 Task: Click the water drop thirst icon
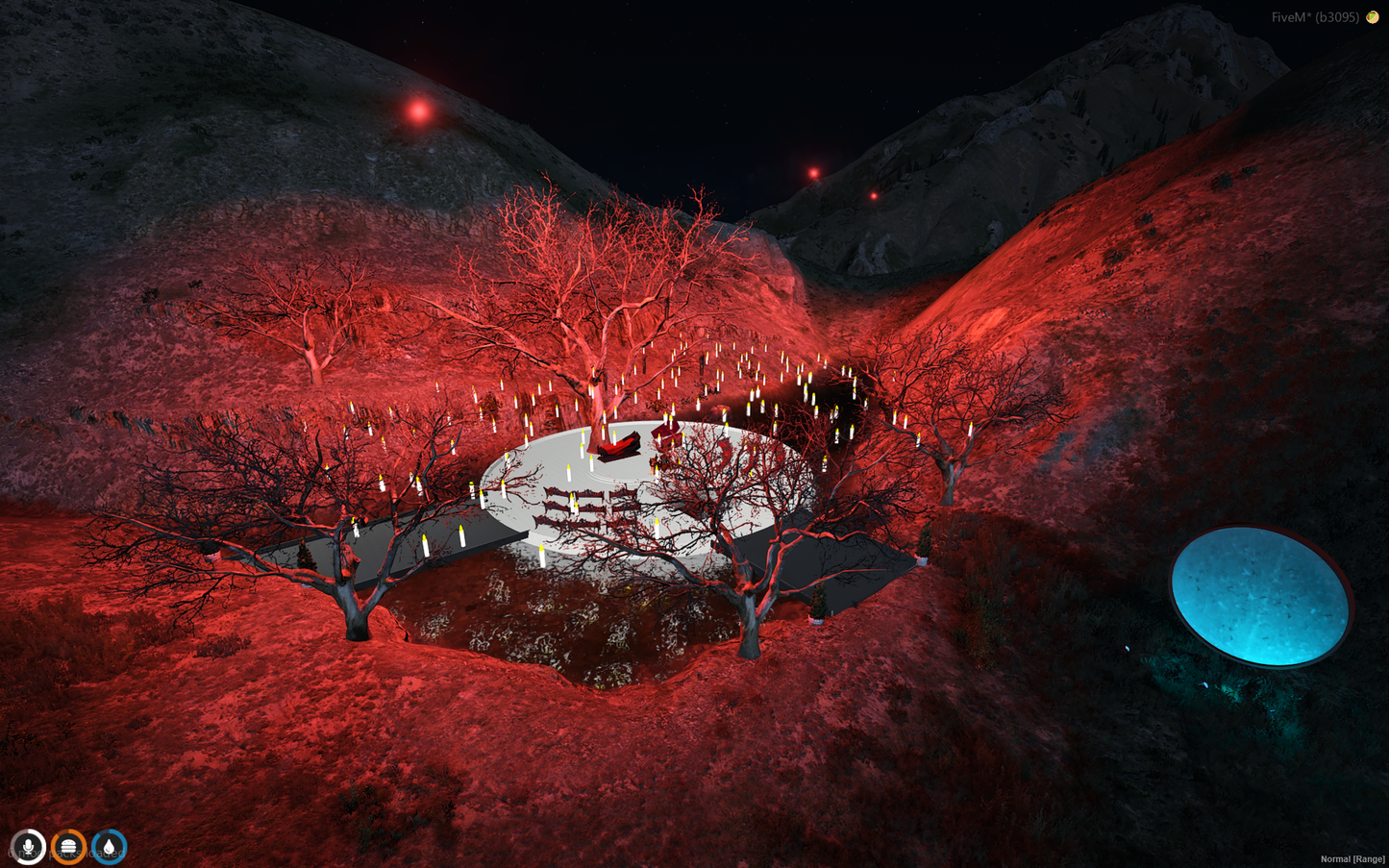click(x=109, y=847)
